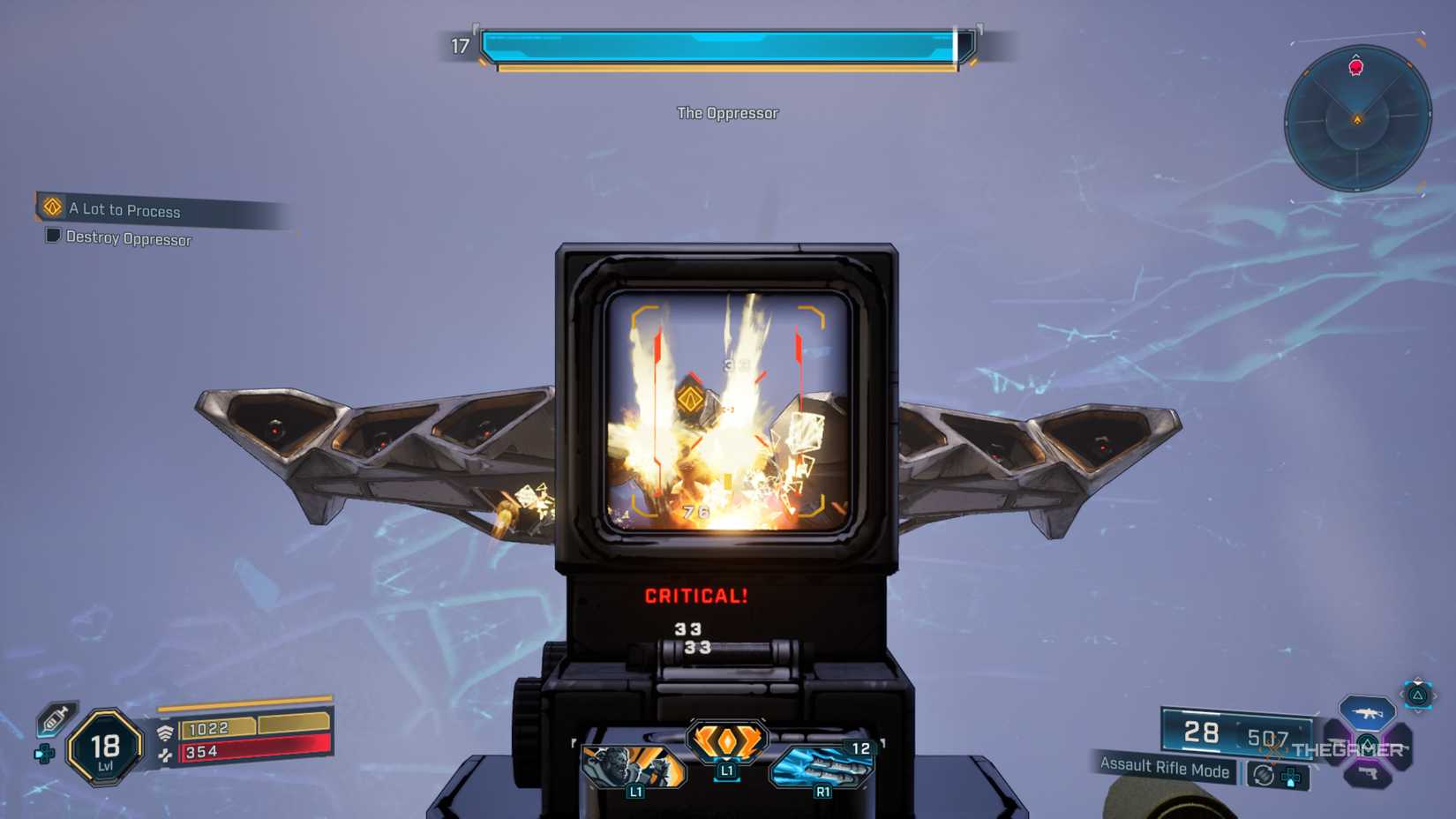Toggle the d-pad cross icon under the syringe
1456x819 pixels.
click(x=44, y=754)
